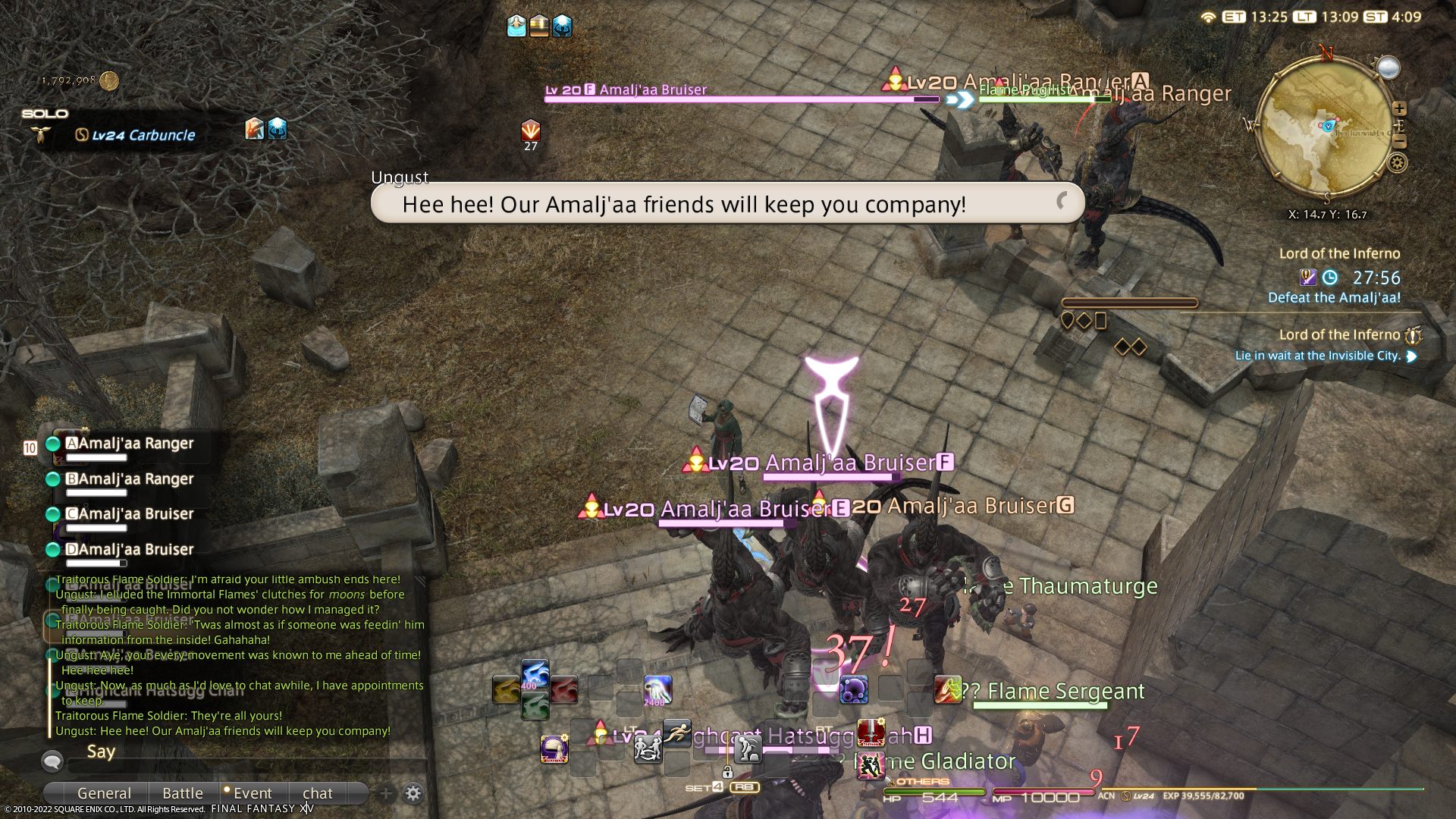
Task: Open minimap settings gear
Action: tap(1398, 162)
